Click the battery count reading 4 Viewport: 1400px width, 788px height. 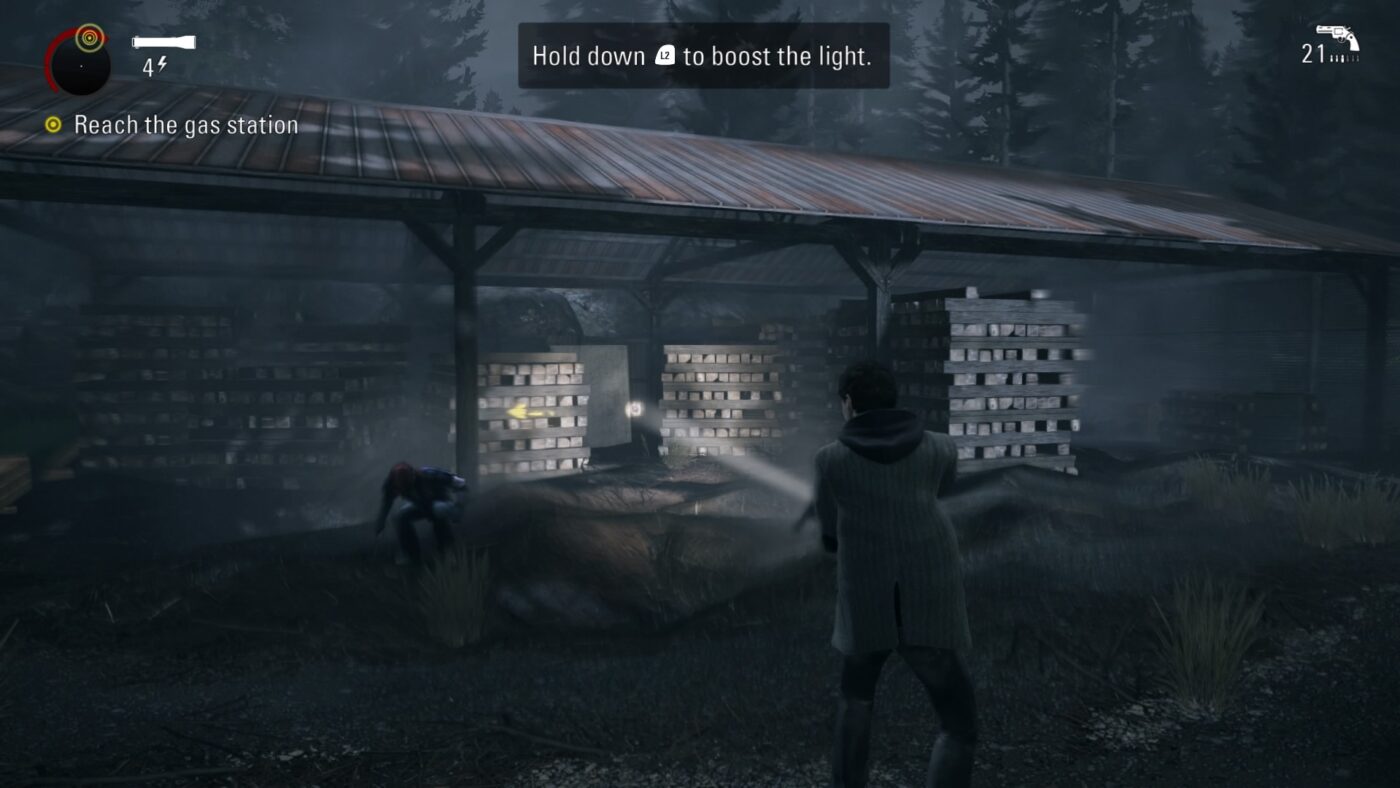coord(148,67)
